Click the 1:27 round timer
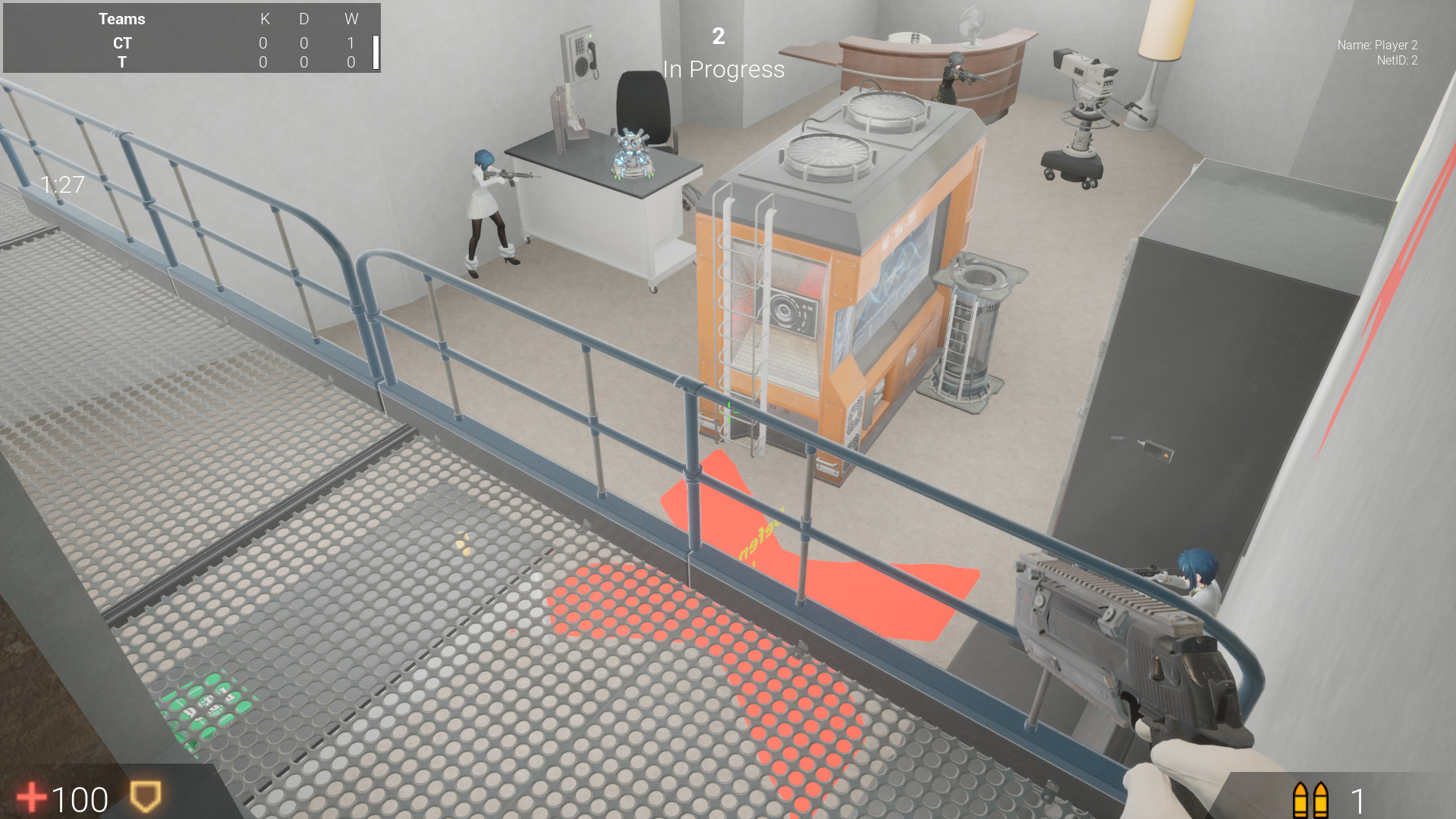Image resolution: width=1456 pixels, height=819 pixels. (61, 183)
